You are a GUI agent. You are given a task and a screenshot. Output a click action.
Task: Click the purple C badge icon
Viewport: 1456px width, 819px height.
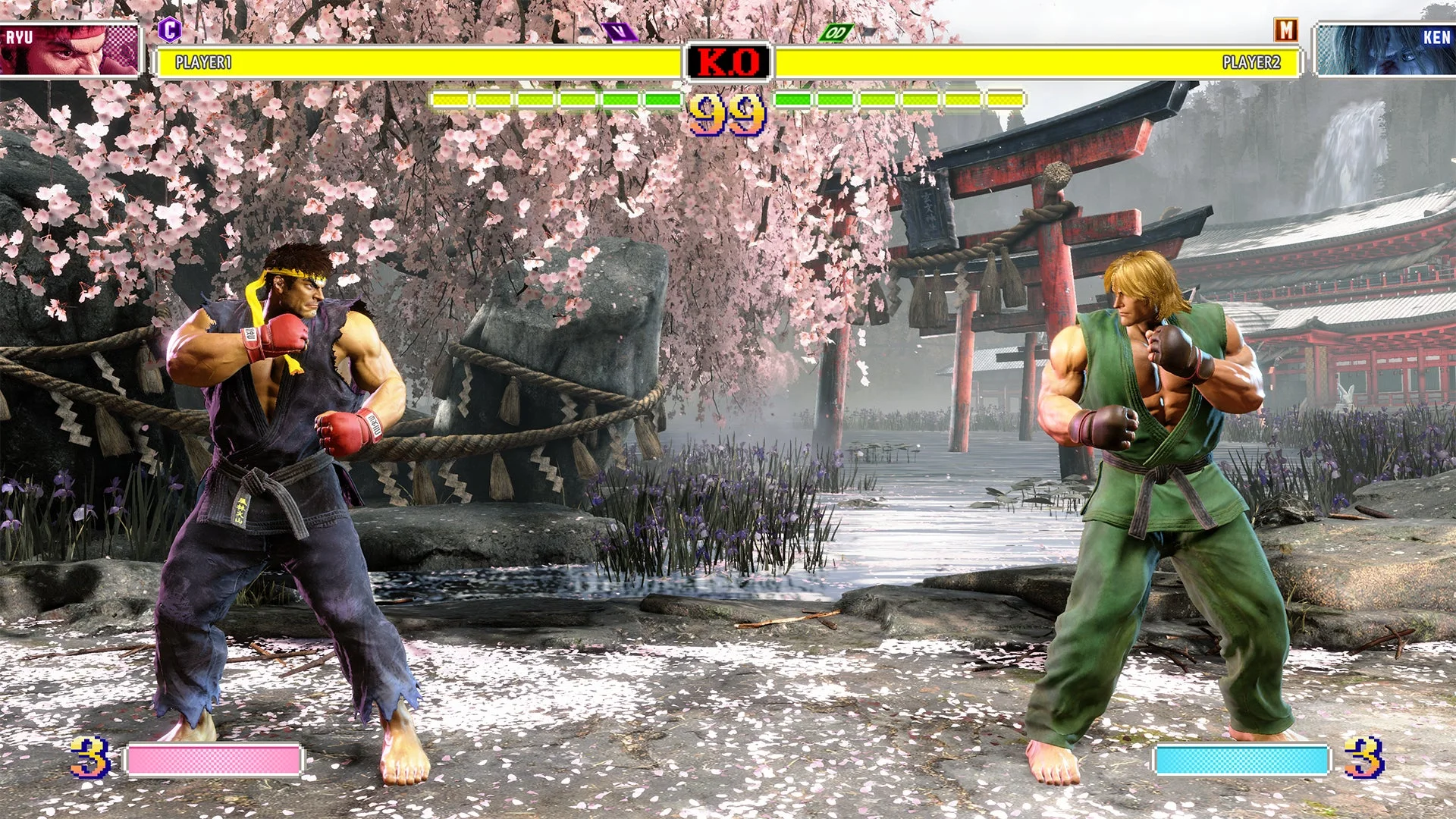click(168, 29)
